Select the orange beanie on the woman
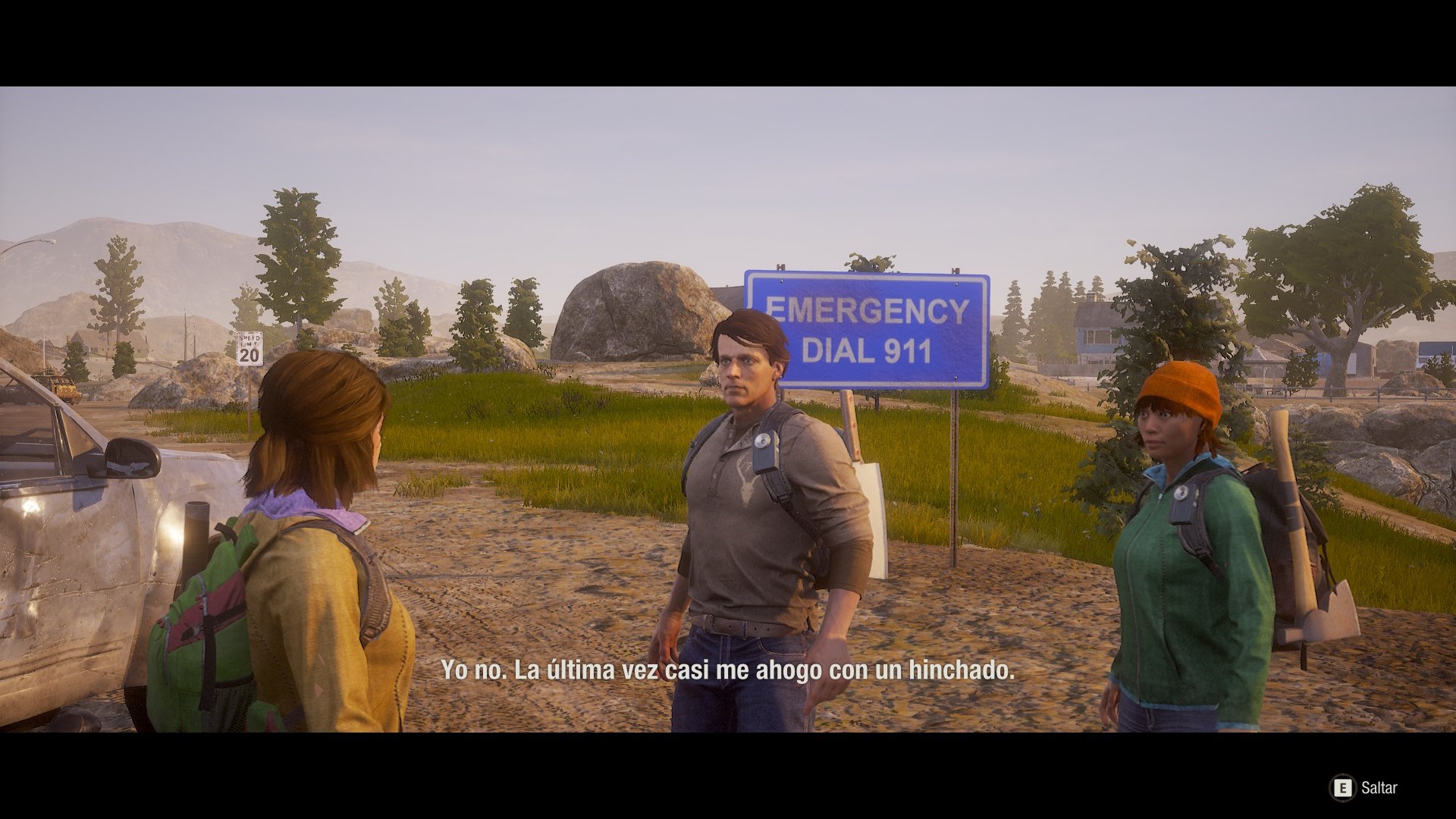The image size is (1456, 819). coord(1181,385)
